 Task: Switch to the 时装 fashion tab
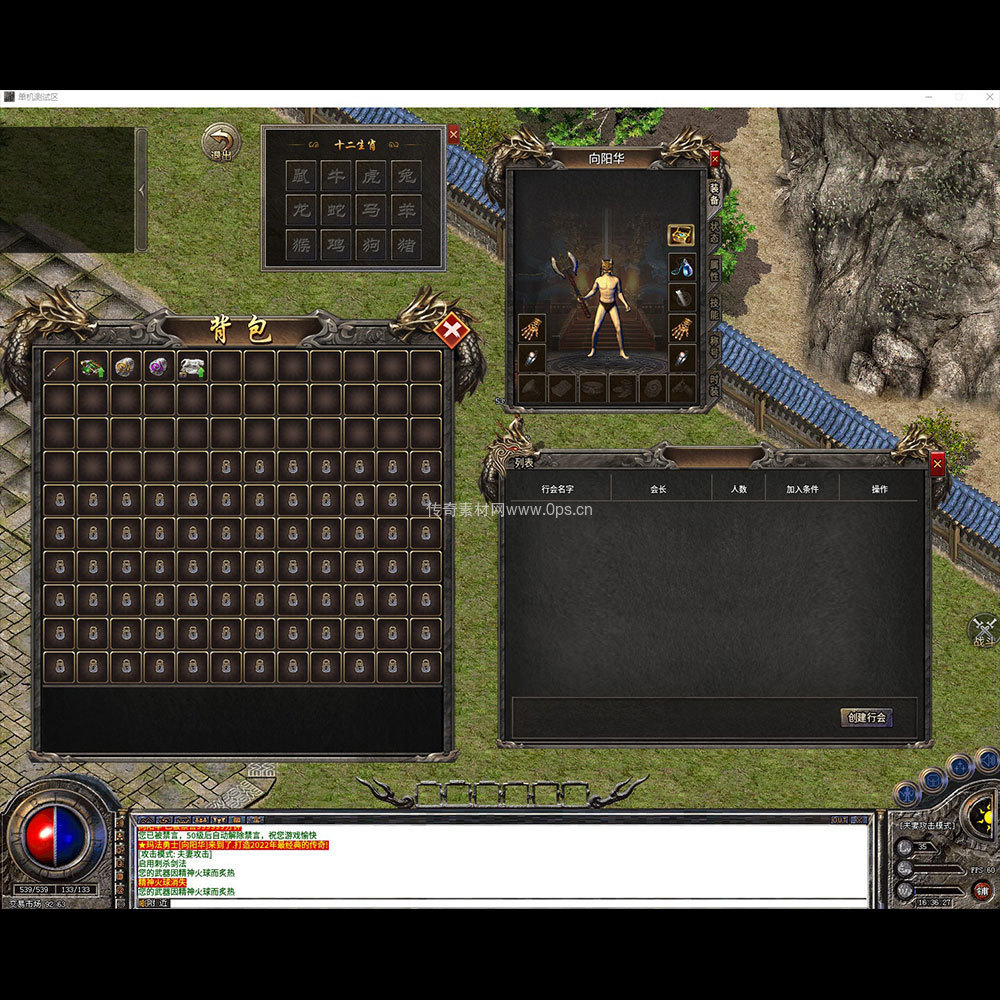(x=714, y=382)
